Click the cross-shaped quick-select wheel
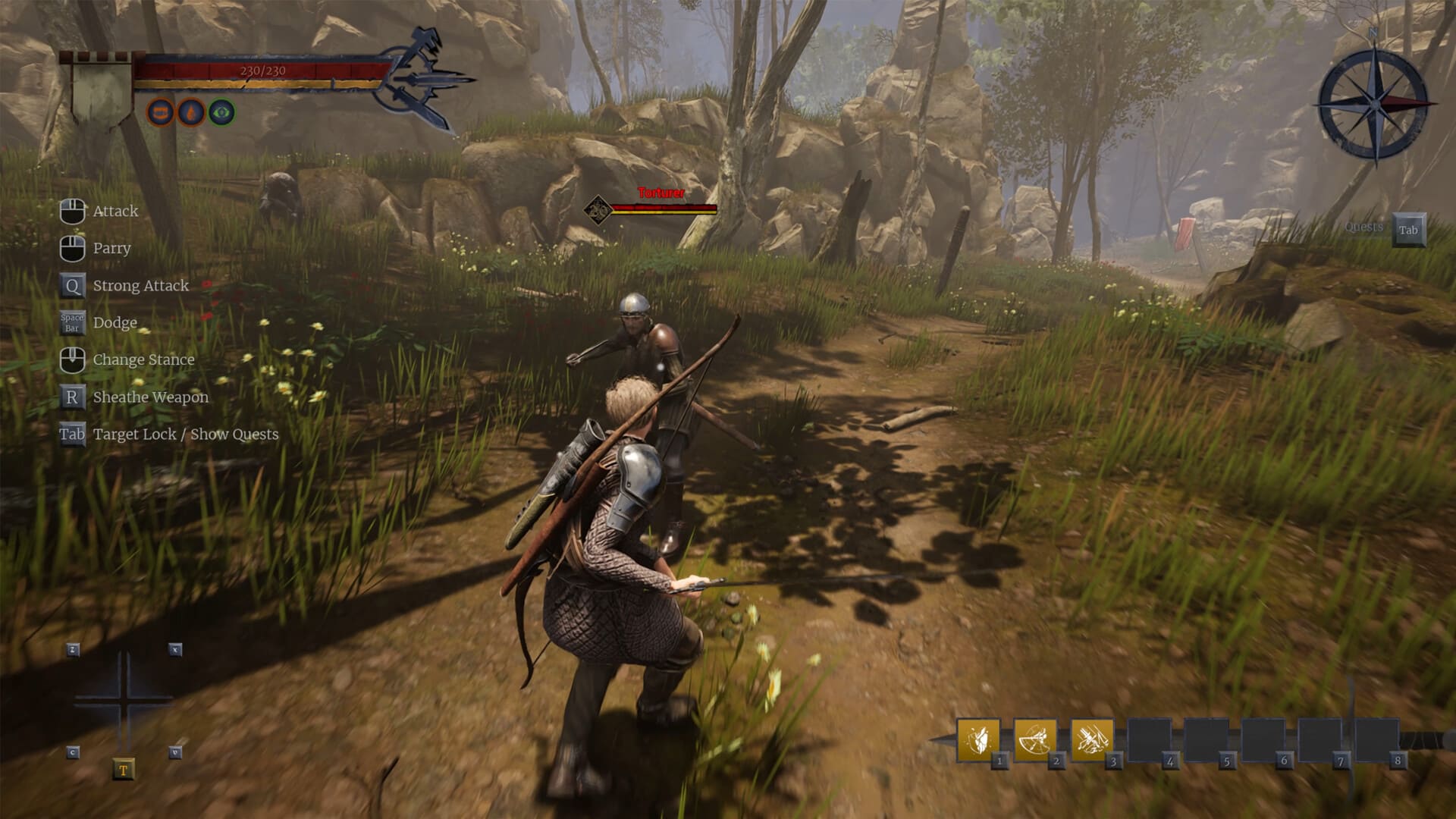The image size is (1456, 819). coord(124,700)
